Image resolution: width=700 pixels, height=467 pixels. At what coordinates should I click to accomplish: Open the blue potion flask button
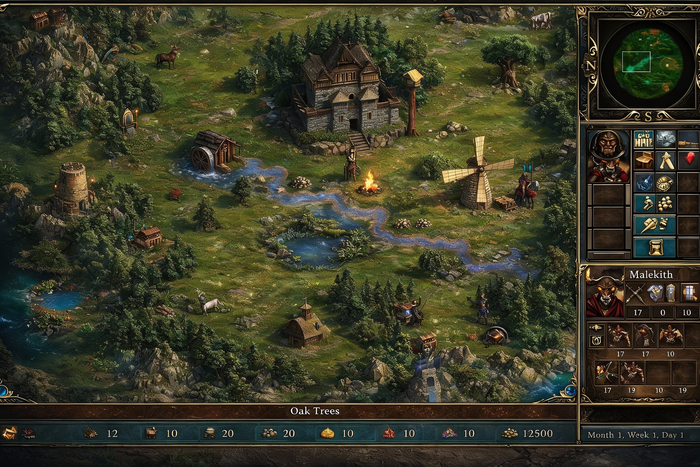tap(644, 182)
